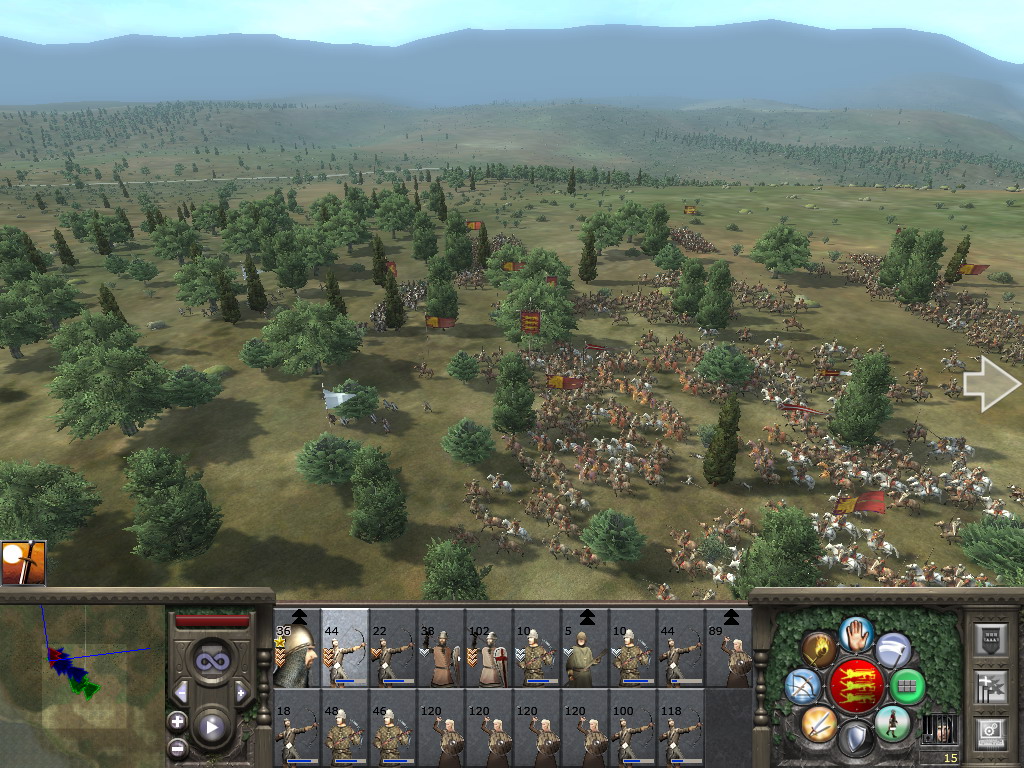Click the large right-pointing arrow indicator

(991, 385)
